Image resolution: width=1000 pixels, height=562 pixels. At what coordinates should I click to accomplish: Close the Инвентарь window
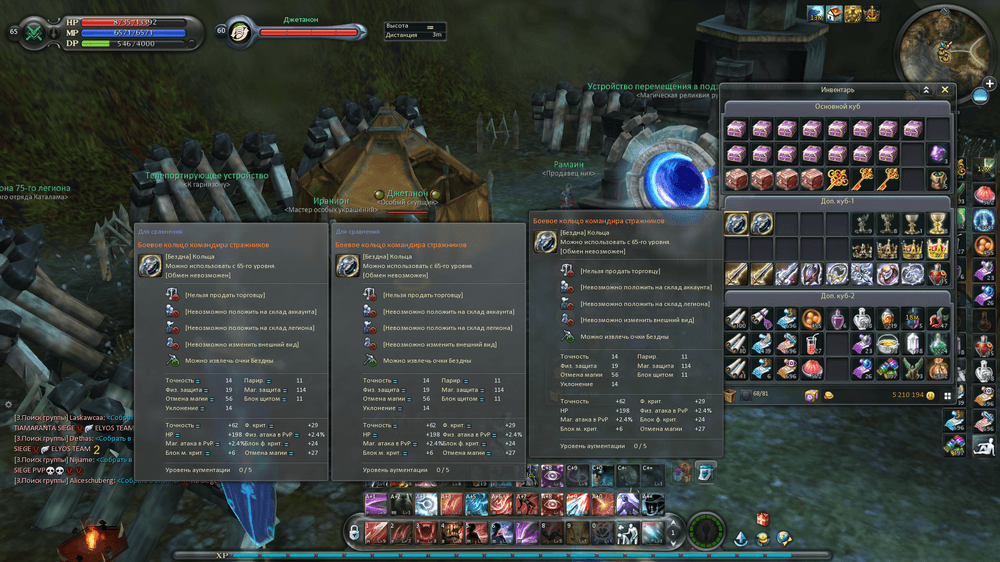click(945, 90)
